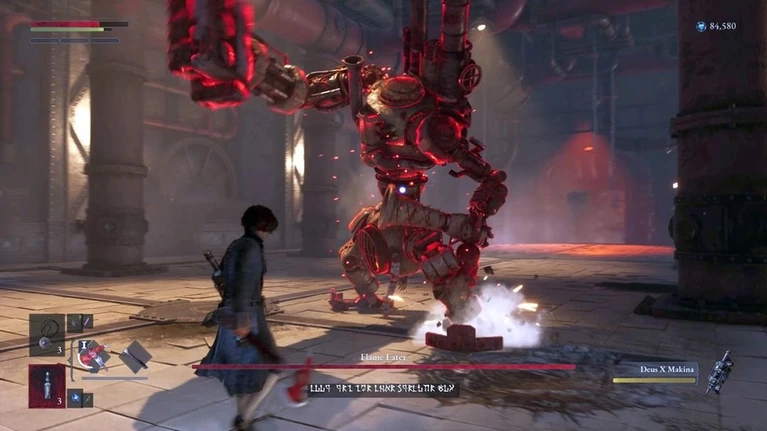The image size is (767, 431).
Task: Choose the red weapon slot in the left diamond
Action: click(97, 357)
